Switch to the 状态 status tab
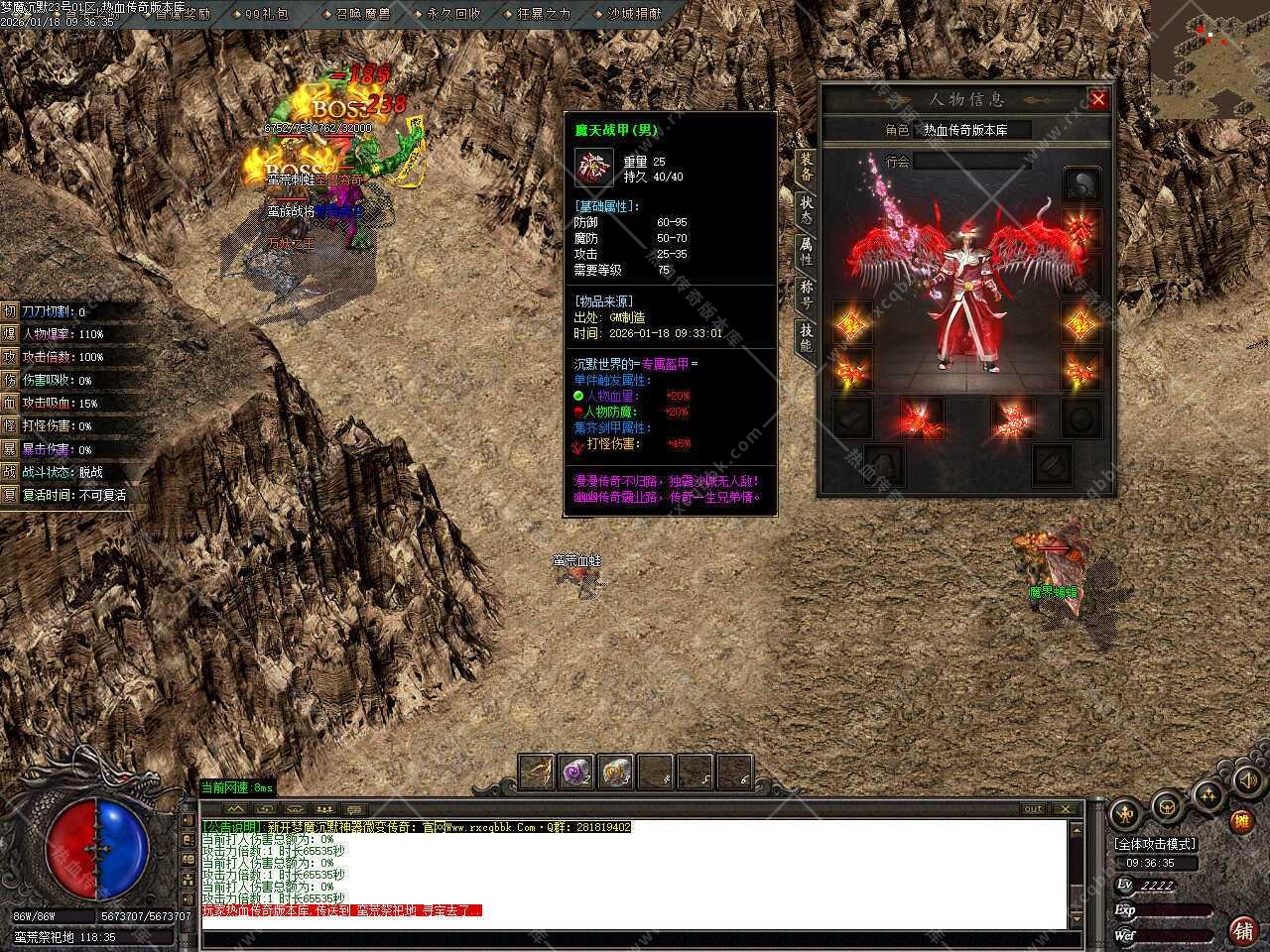The width and height of the screenshot is (1270, 952). tap(806, 208)
